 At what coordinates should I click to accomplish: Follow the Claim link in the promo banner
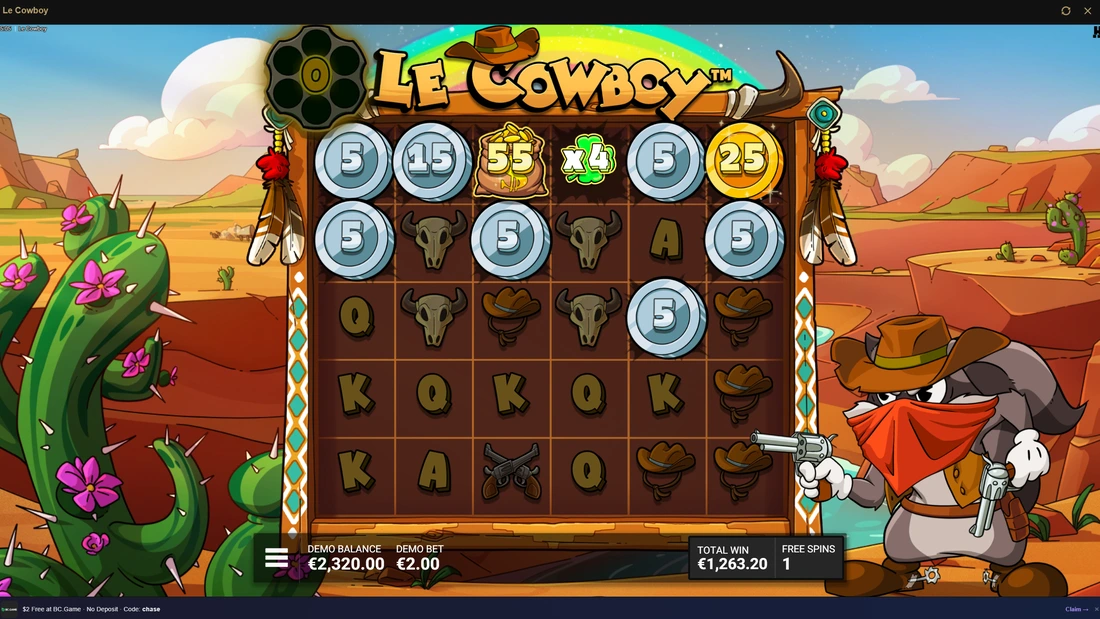coord(1076,609)
